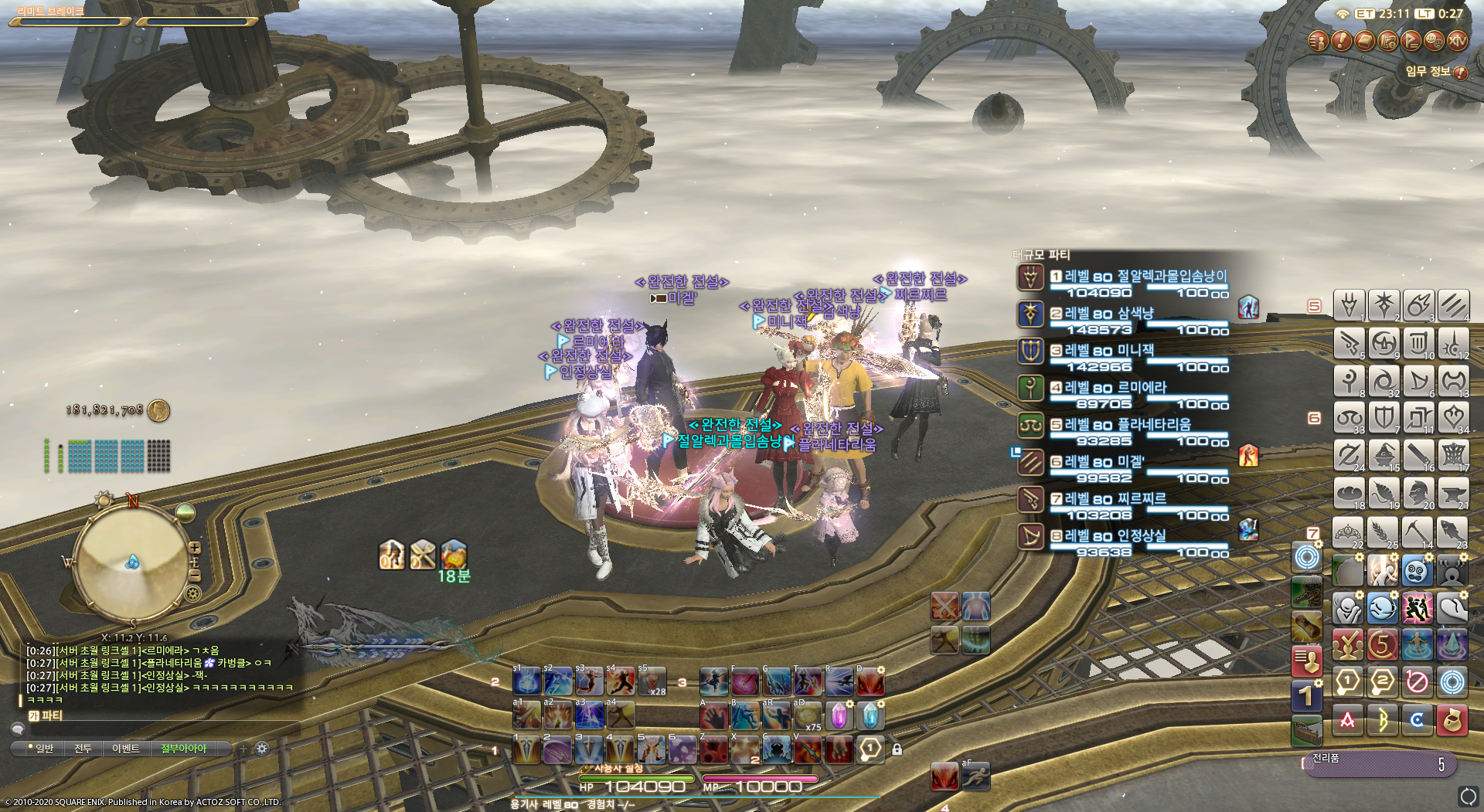The height and width of the screenshot is (812, 1484).
Task: Zoom in the minimap with plus button
Action: (195, 548)
